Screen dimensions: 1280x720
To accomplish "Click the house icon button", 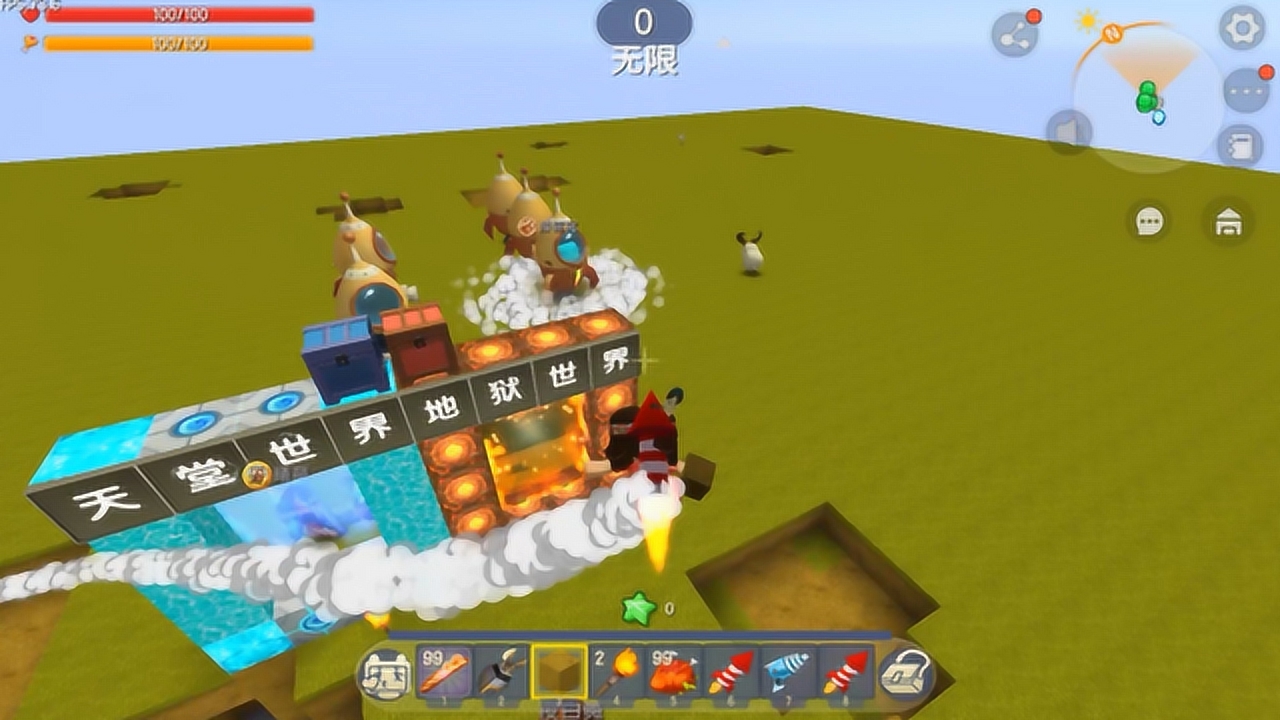I will tap(1228, 221).
